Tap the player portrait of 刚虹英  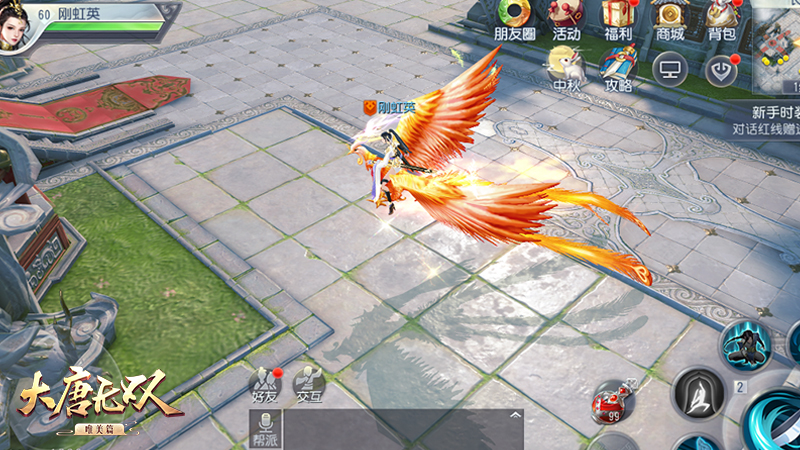20,24
